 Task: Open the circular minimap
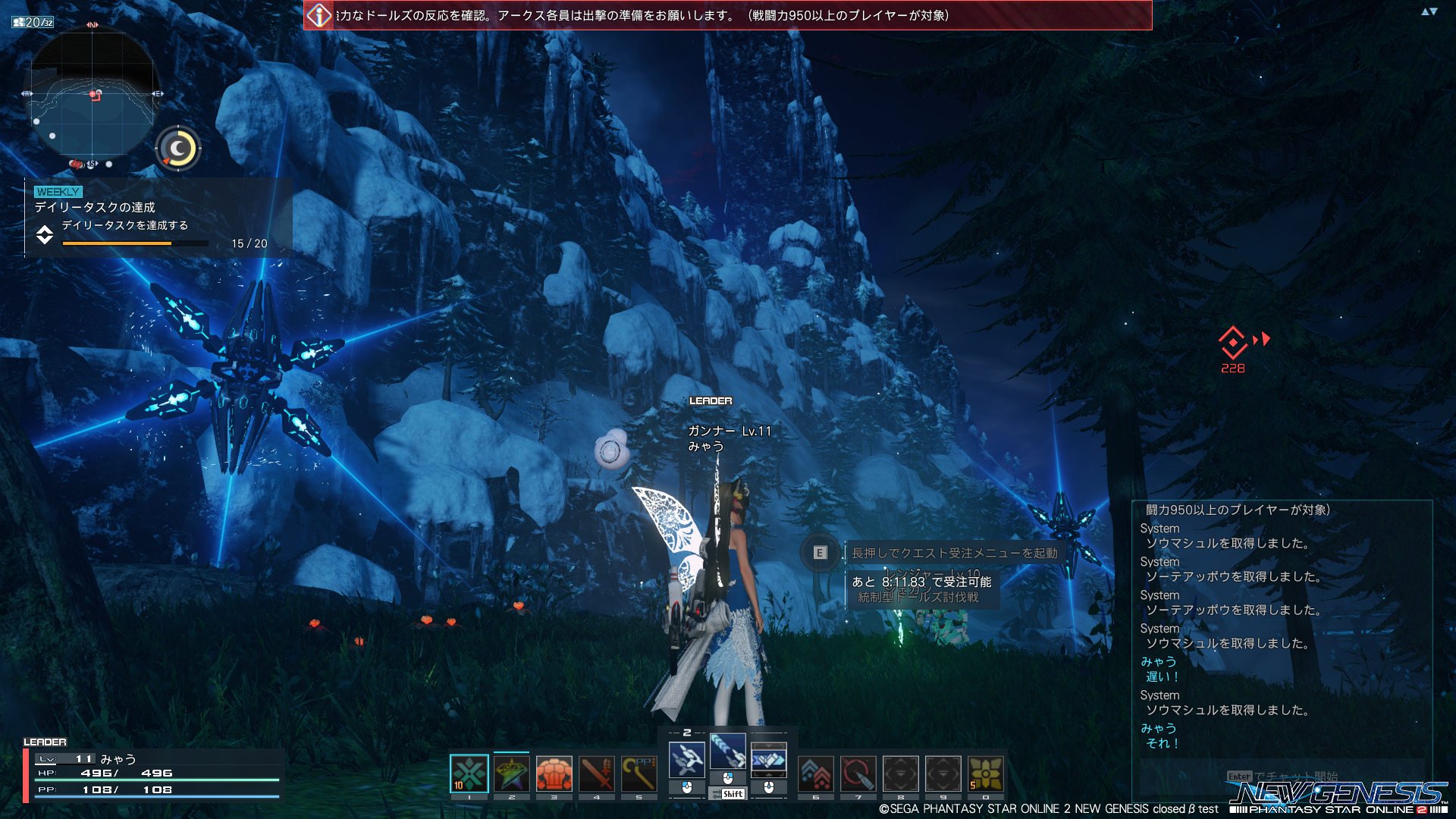pyautogui.click(x=93, y=95)
